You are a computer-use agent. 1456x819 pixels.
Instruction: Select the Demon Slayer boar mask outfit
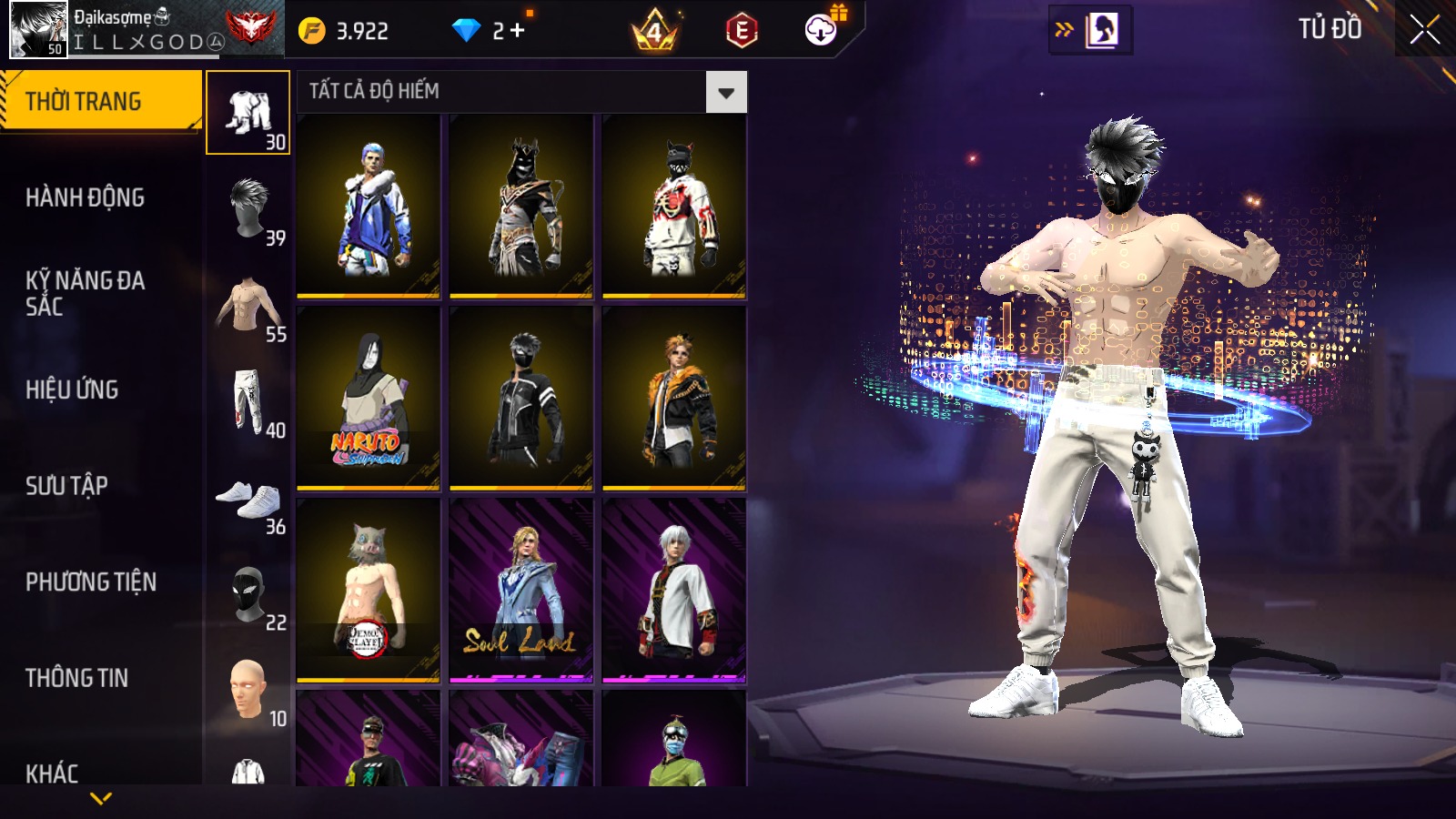[369, 590]
